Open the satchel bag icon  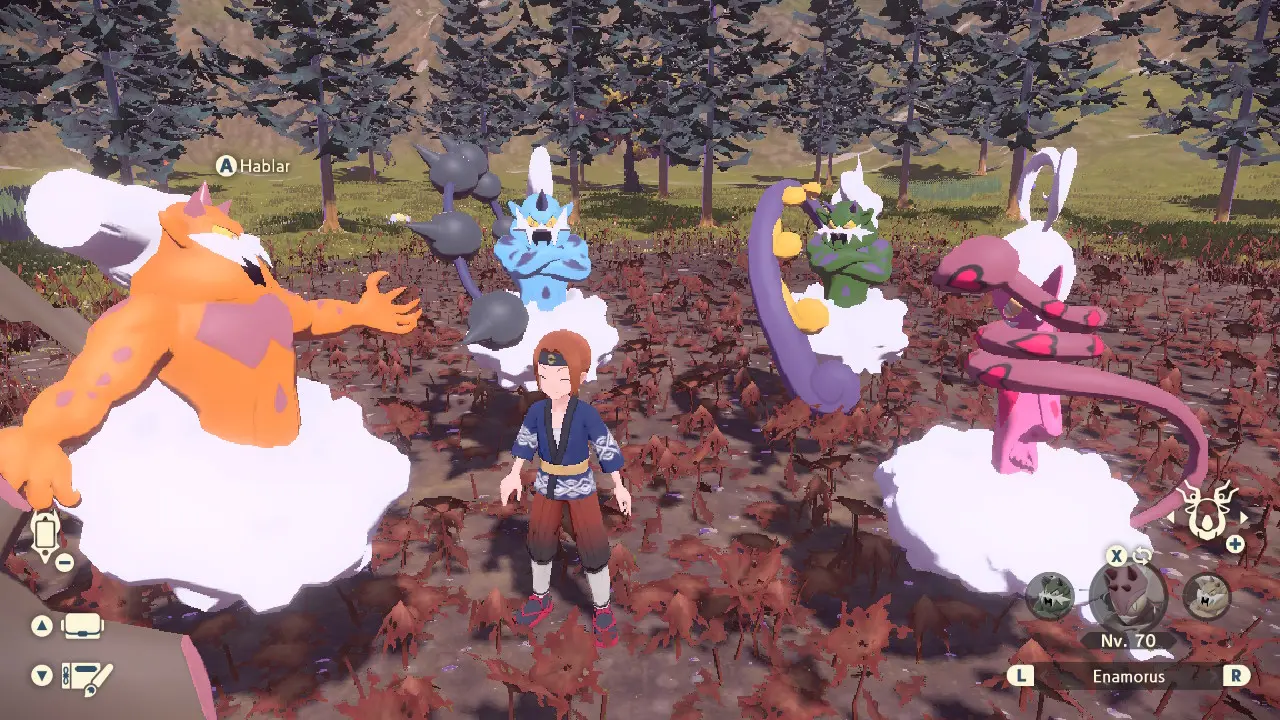click(x=83, y=627)
